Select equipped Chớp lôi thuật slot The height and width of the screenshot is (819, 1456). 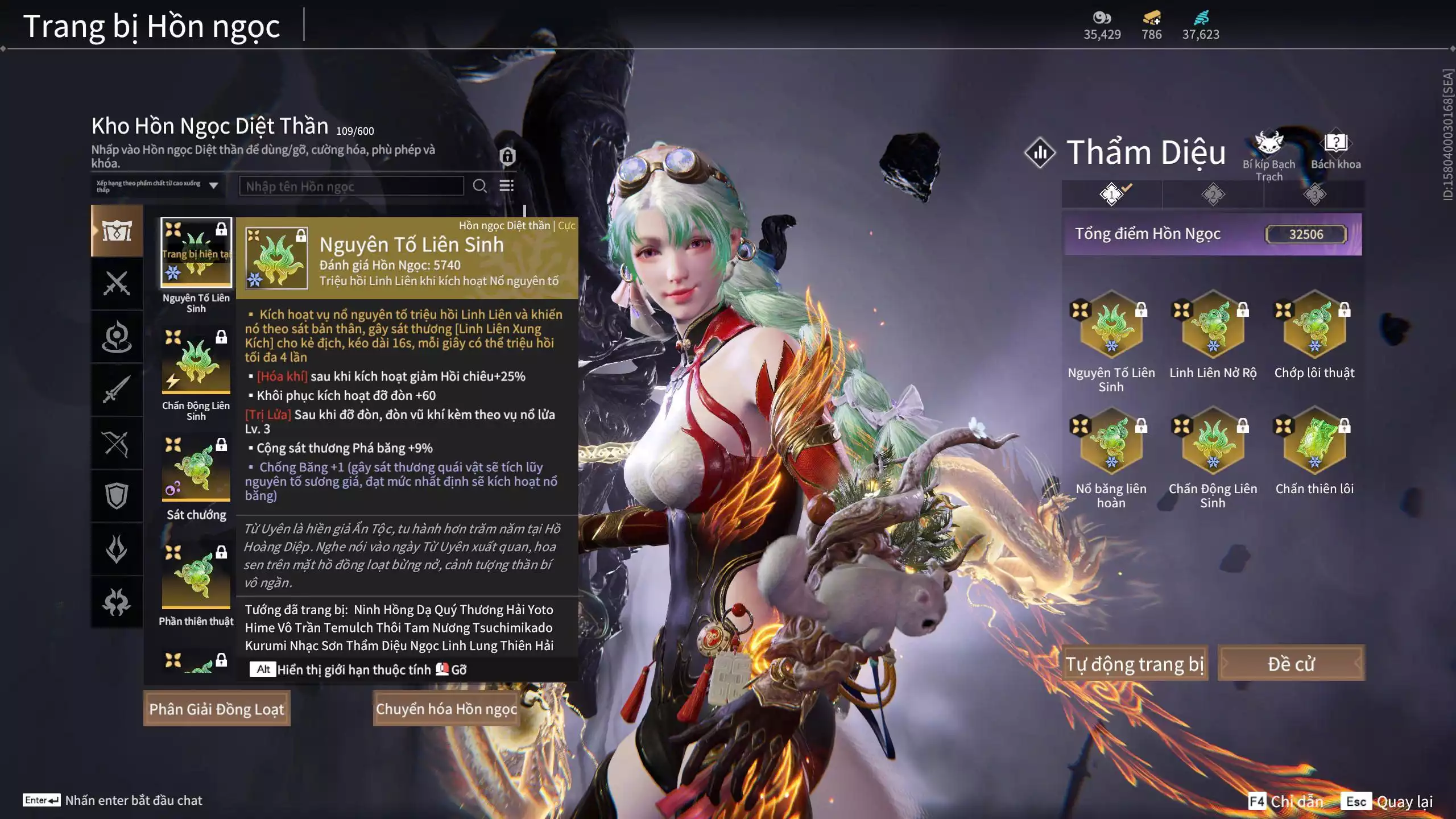pos(1314,325)
